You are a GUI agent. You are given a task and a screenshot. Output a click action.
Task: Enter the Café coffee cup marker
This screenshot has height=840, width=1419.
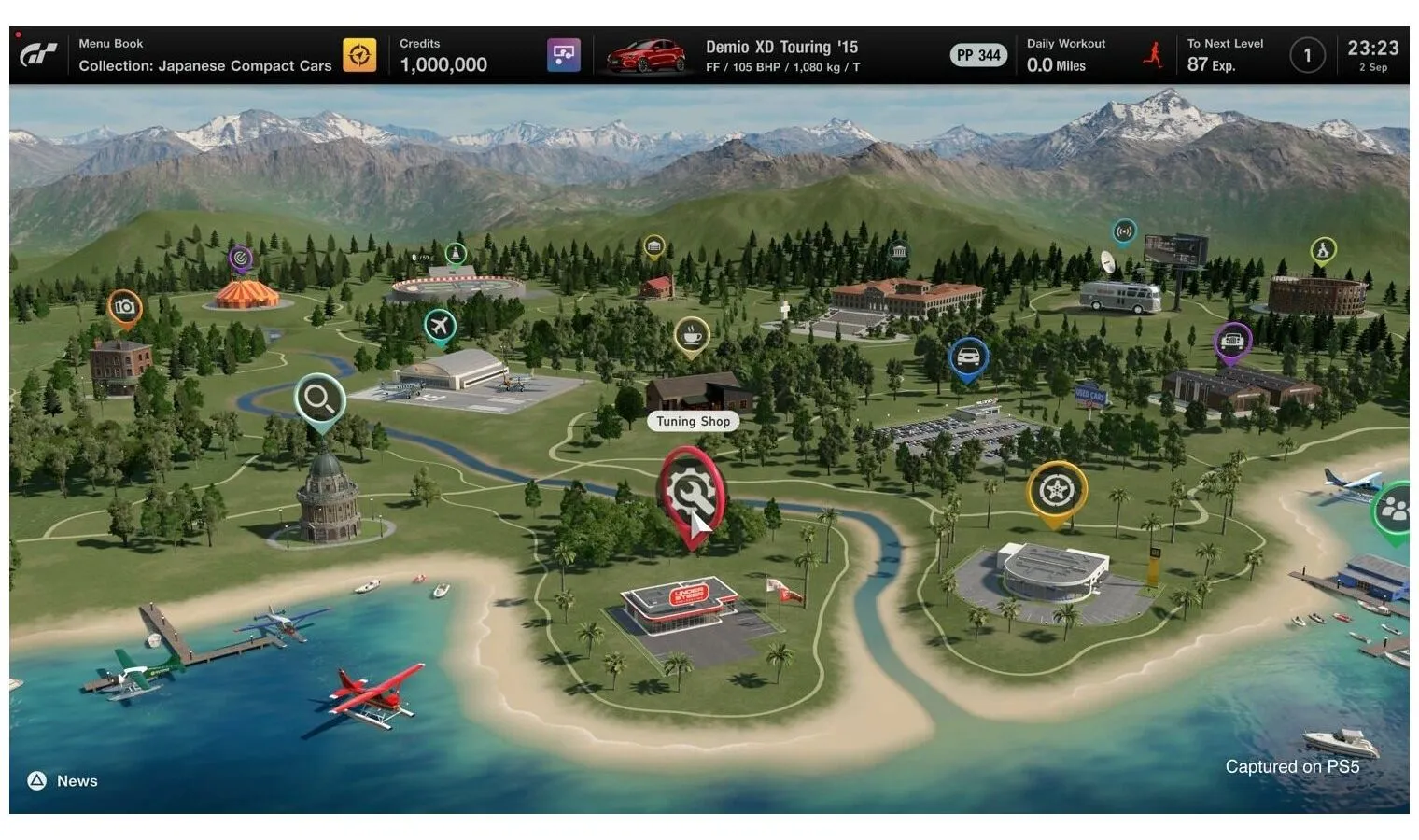(691, 335)
